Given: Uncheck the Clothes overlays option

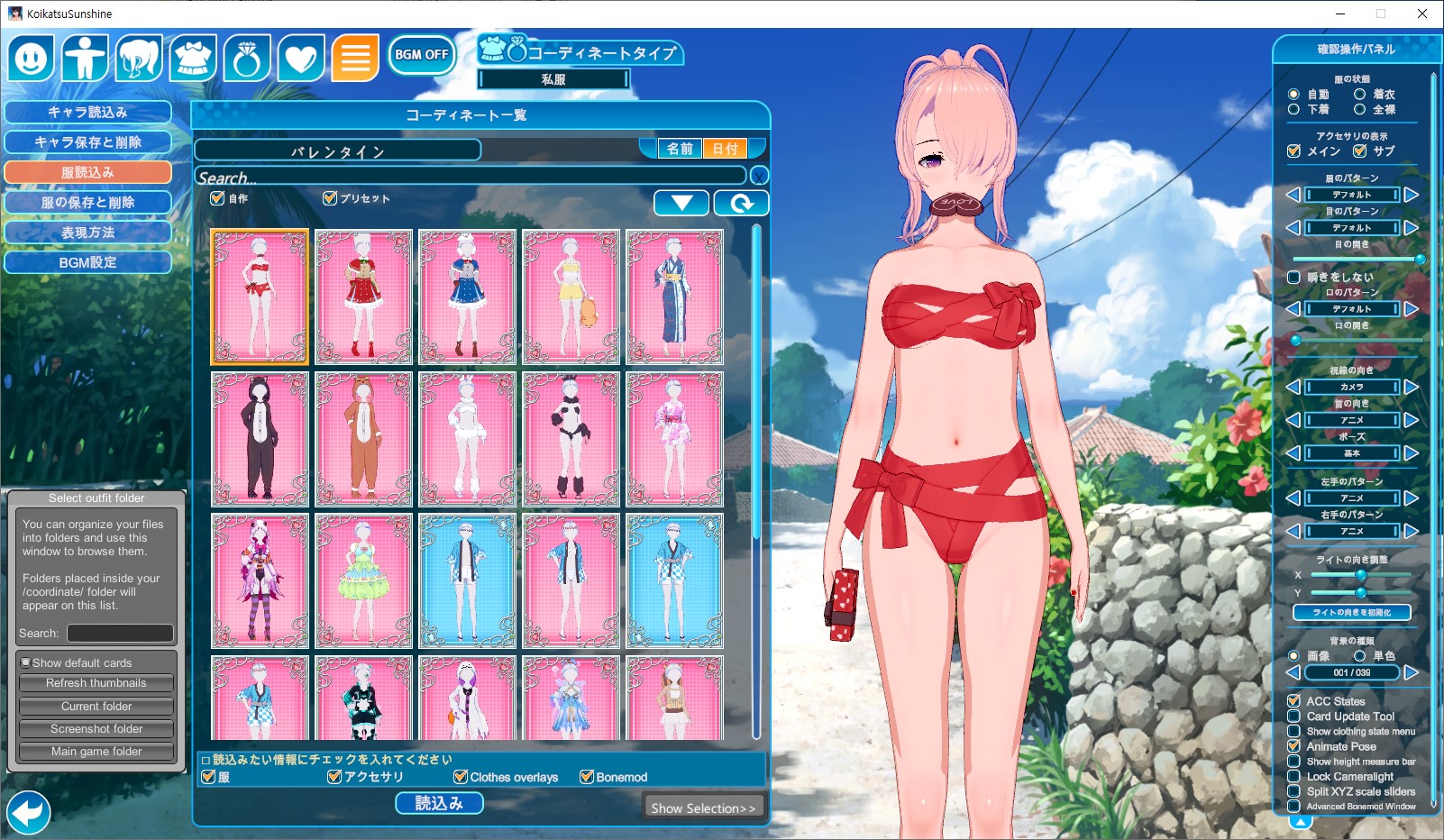Looking at the screenshot, I should [x=462, y=777].
